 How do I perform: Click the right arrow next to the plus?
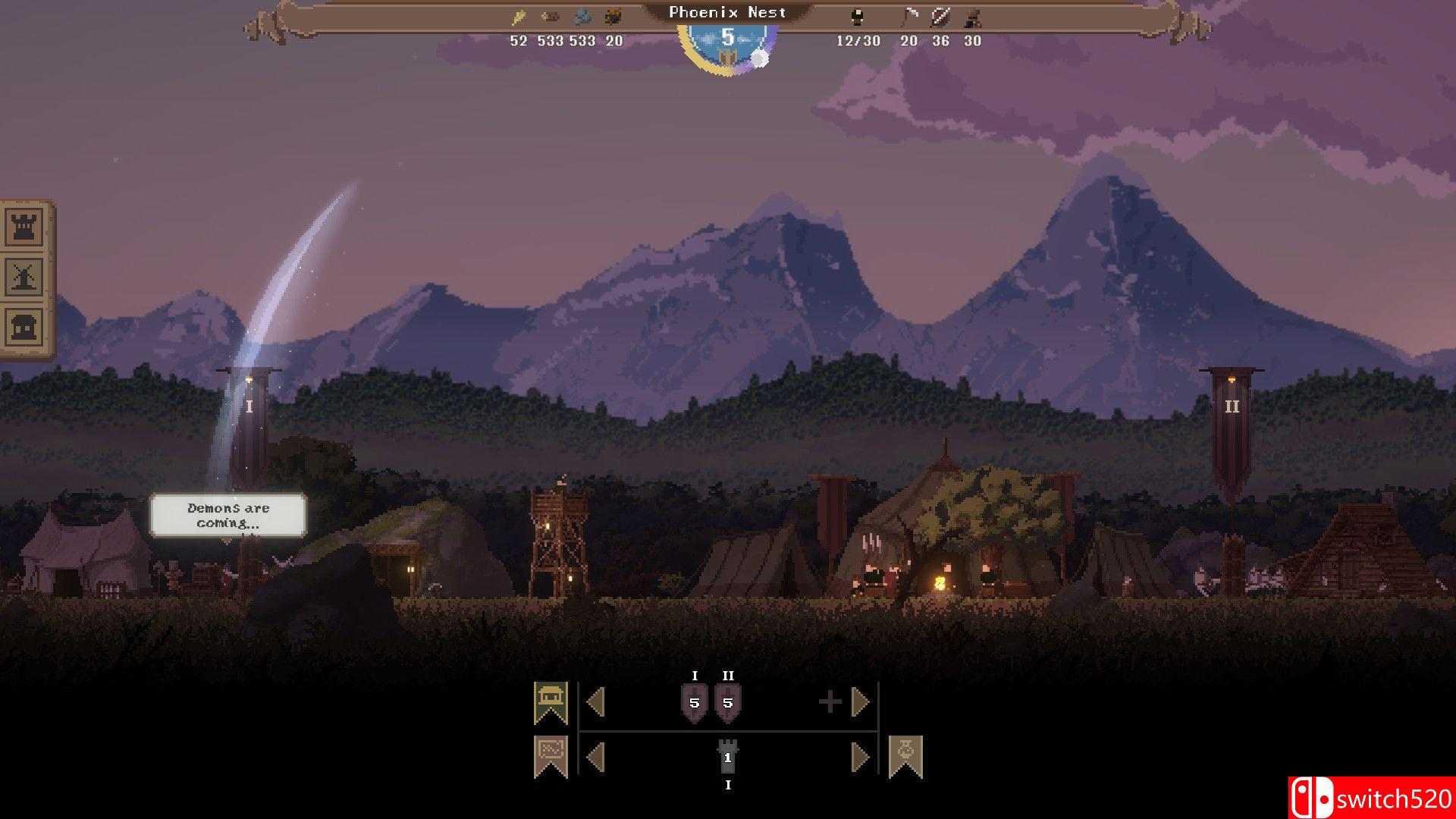[x=860, y=701]
